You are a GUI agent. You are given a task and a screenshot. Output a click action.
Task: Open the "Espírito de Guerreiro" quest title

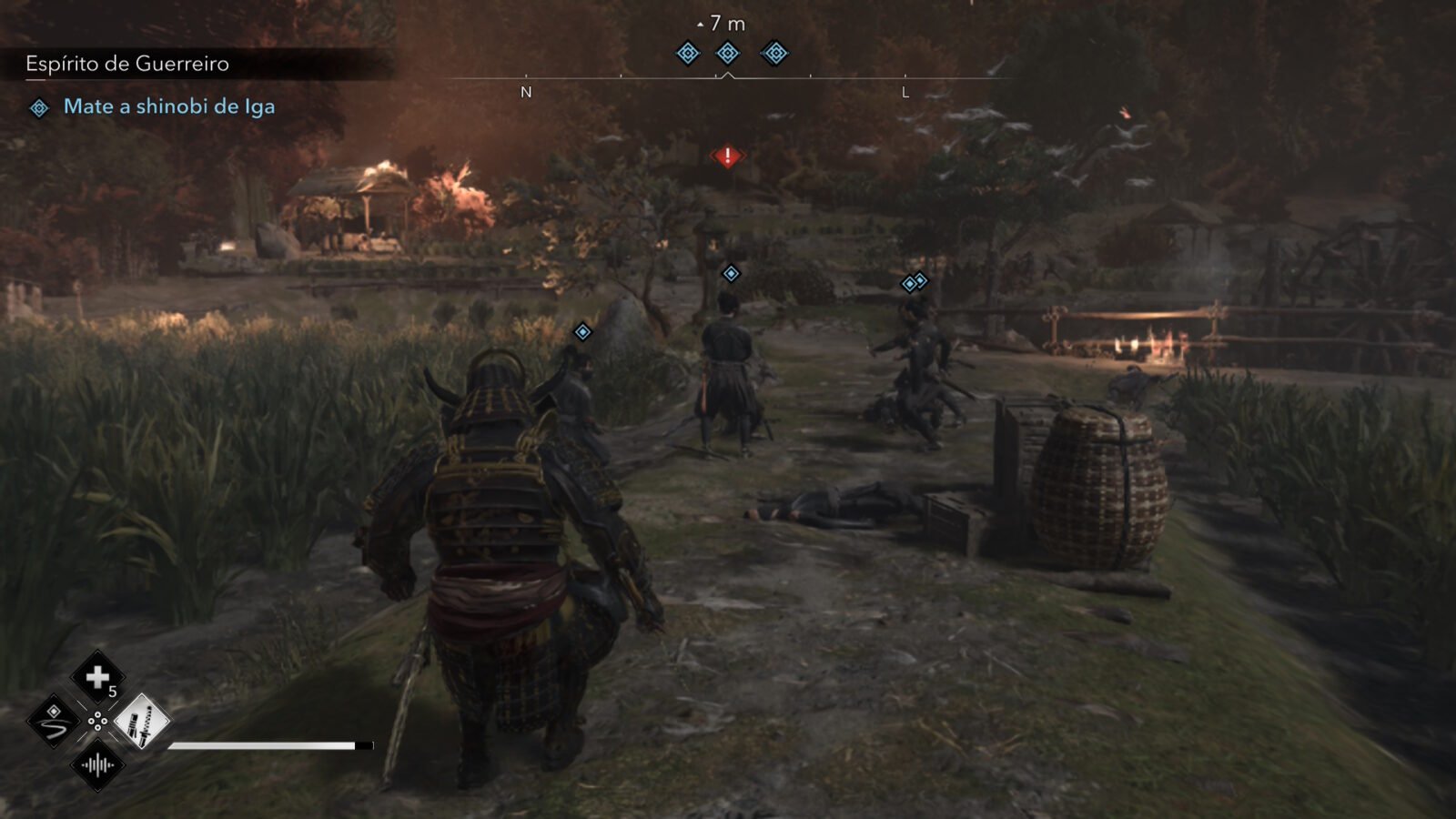click(127, 64)
